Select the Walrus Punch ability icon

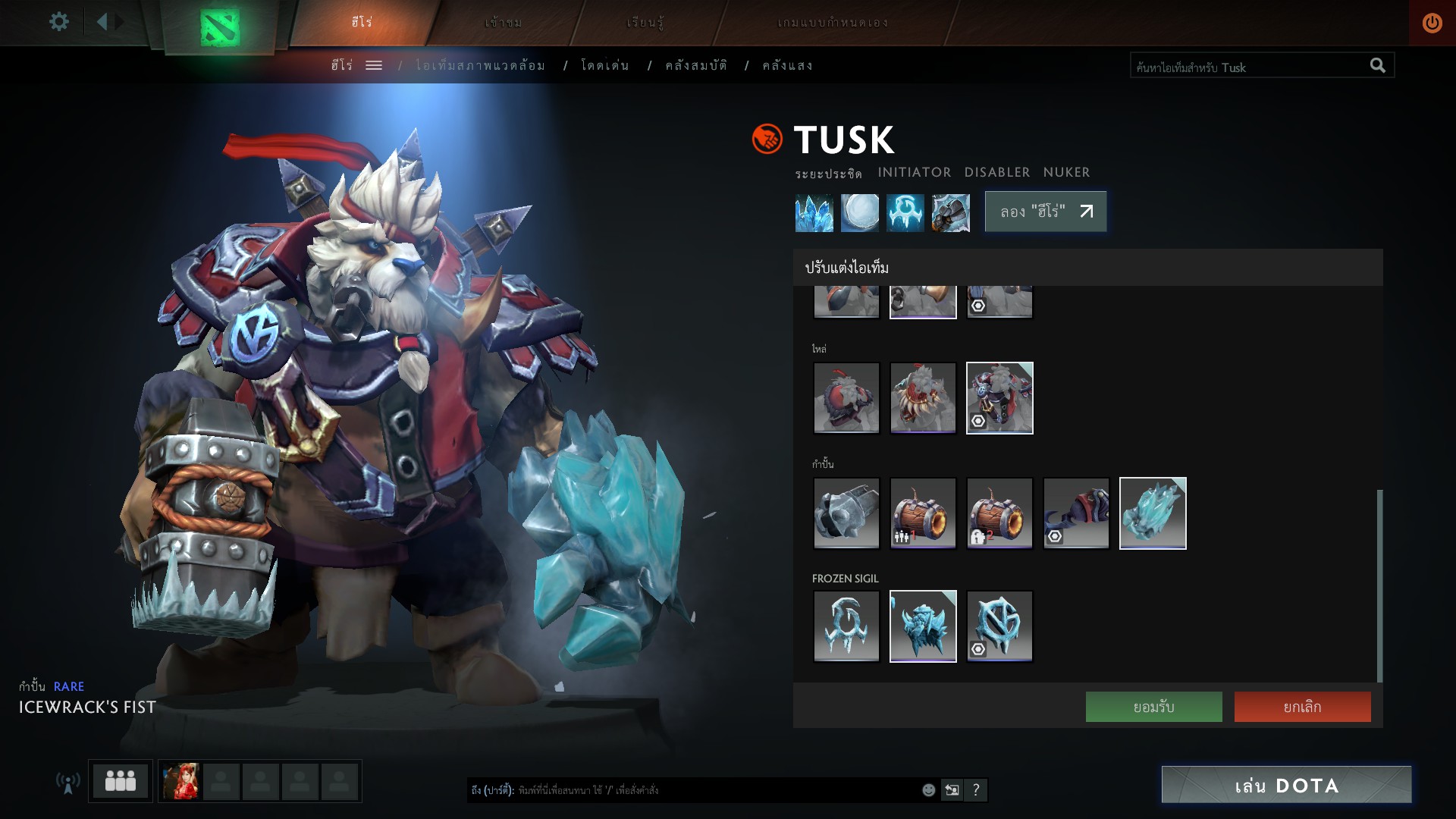[x=950, y=212]
